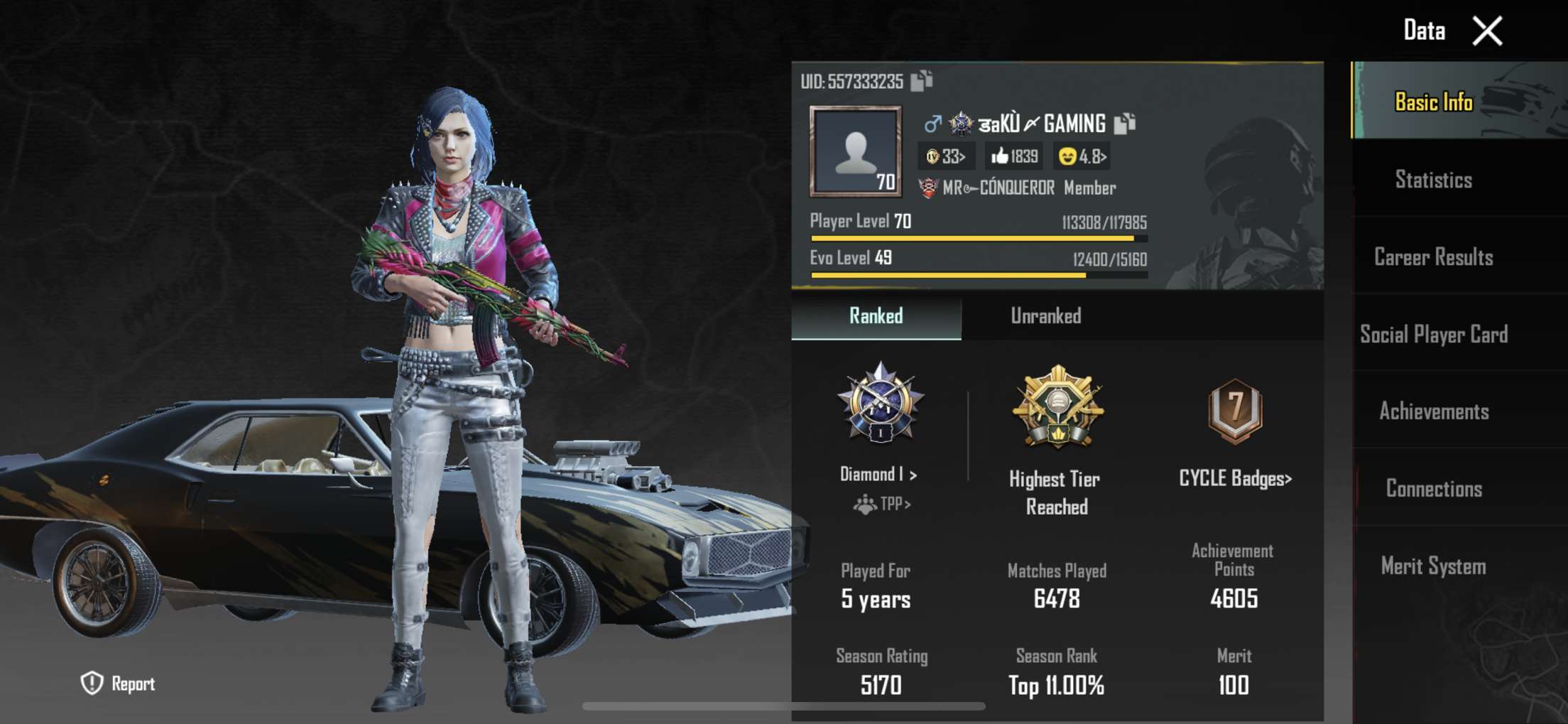This screenshot has width=1568, height=724.
Task: Open the Statistics section
Action: click(1433, 180)
